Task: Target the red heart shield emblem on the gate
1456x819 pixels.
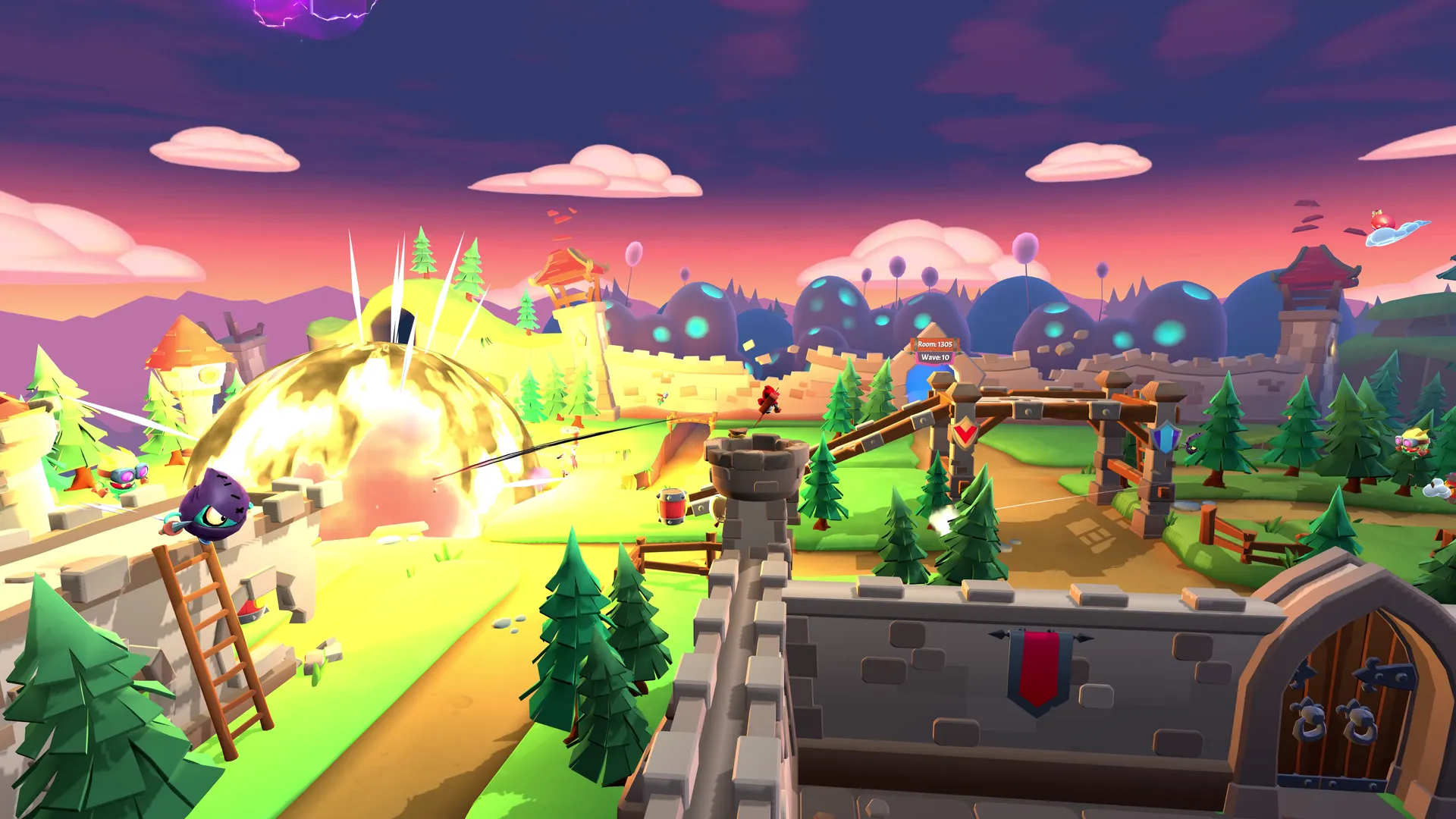Action: tap(965, 431)
